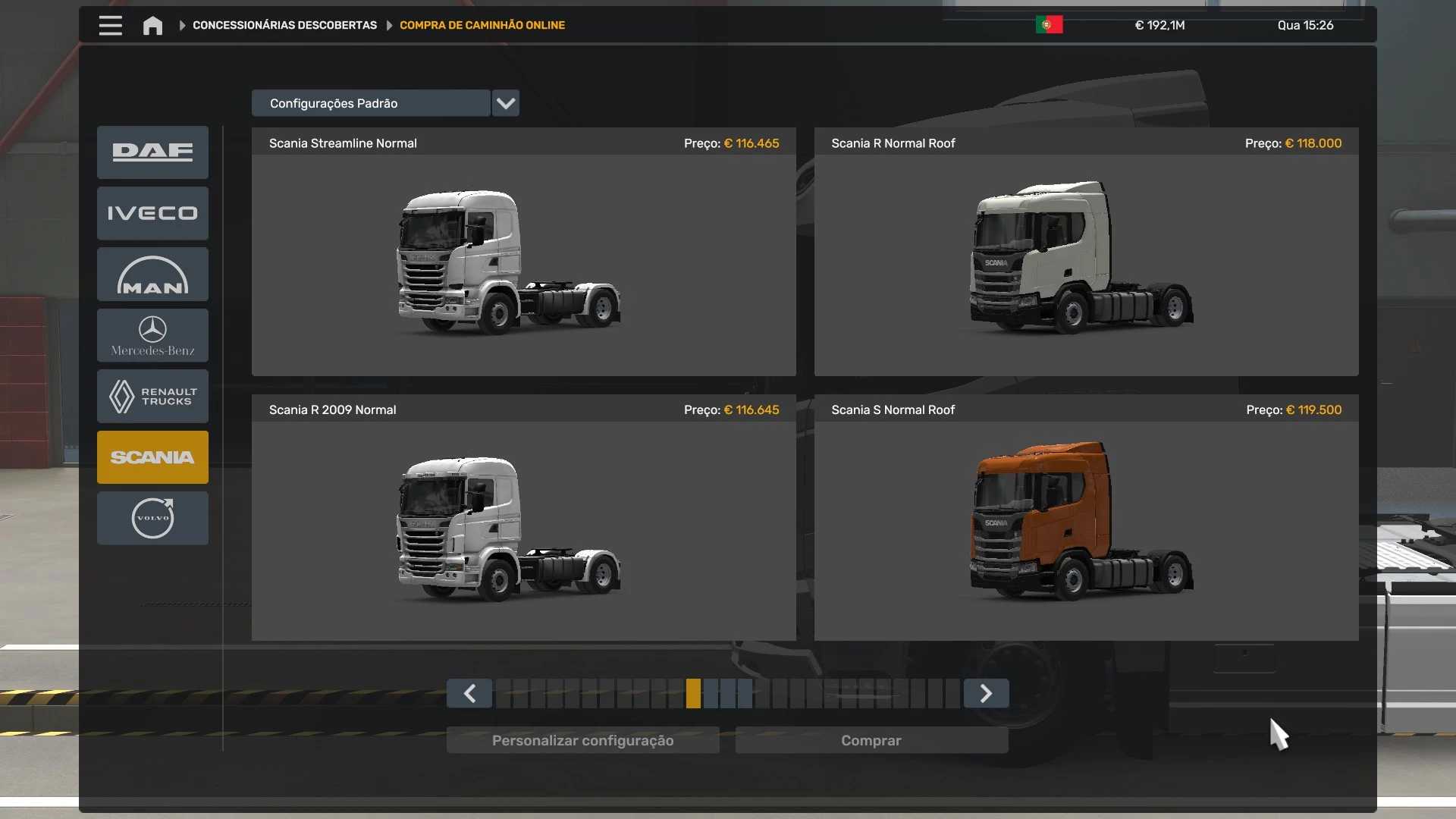Viewport: 1456px width, 819px height.
Task: Show Mercedes-Benz trucks
Action: tap(152, 335)
